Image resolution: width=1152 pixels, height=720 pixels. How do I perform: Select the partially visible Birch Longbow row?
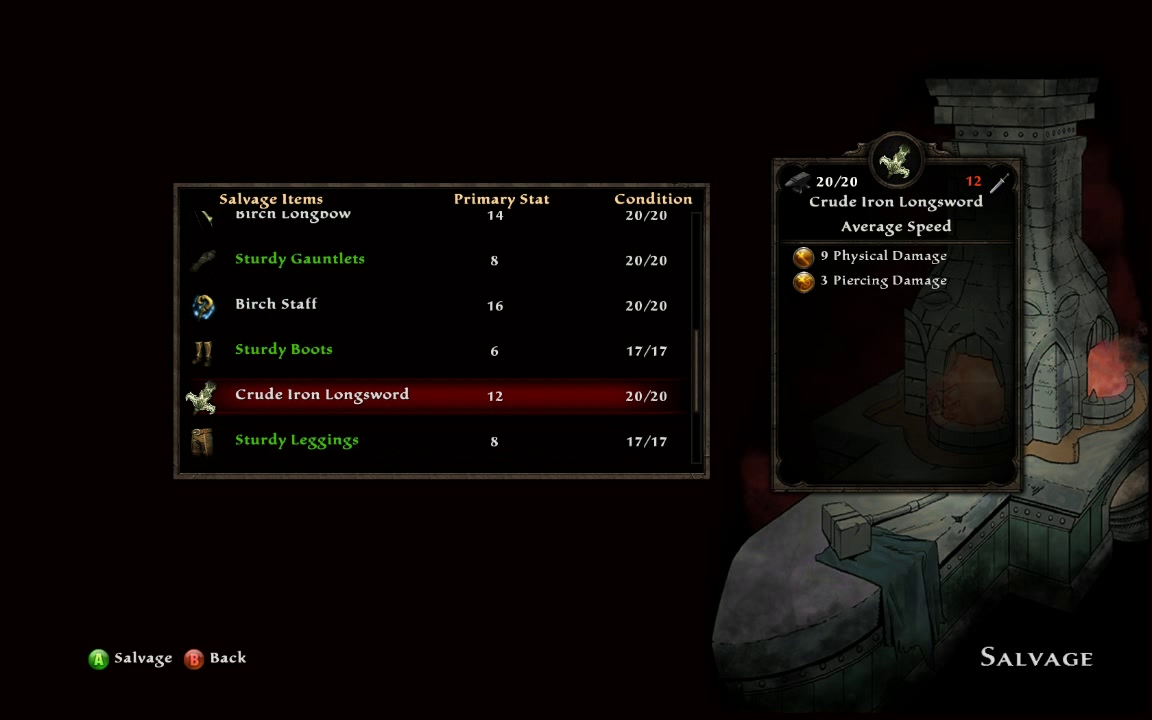click(293, 215)
